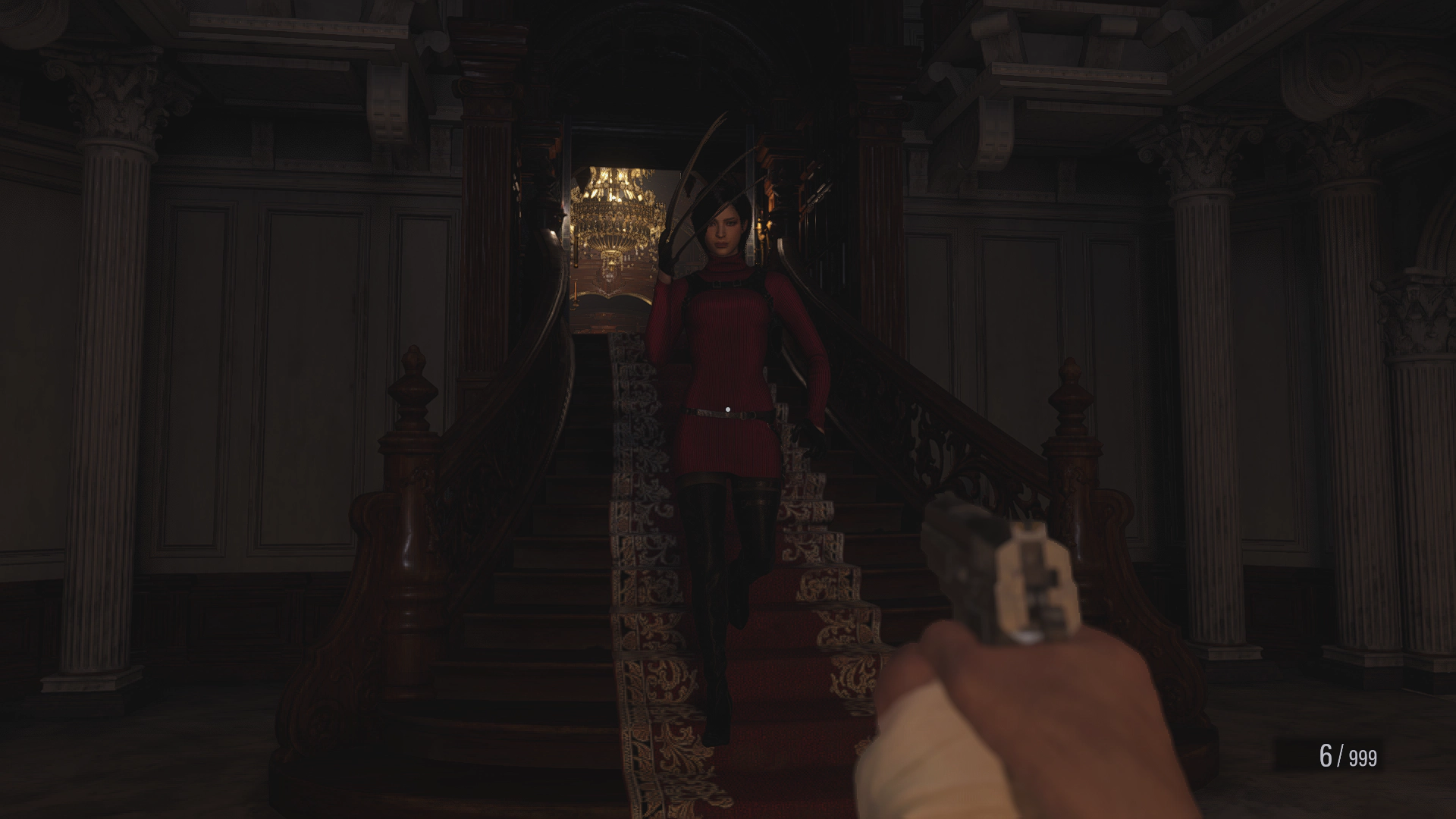Click the white aiming reticle dot

(x=729, y=410)
